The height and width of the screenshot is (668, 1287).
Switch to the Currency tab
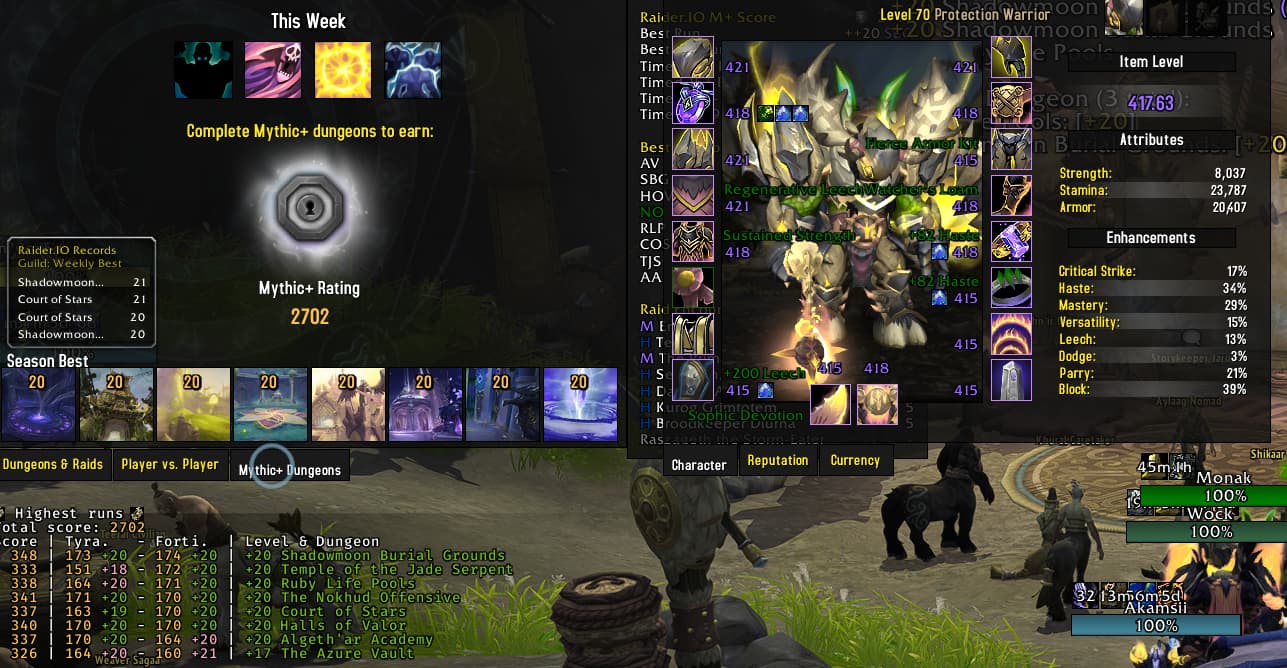pos(854,461)
